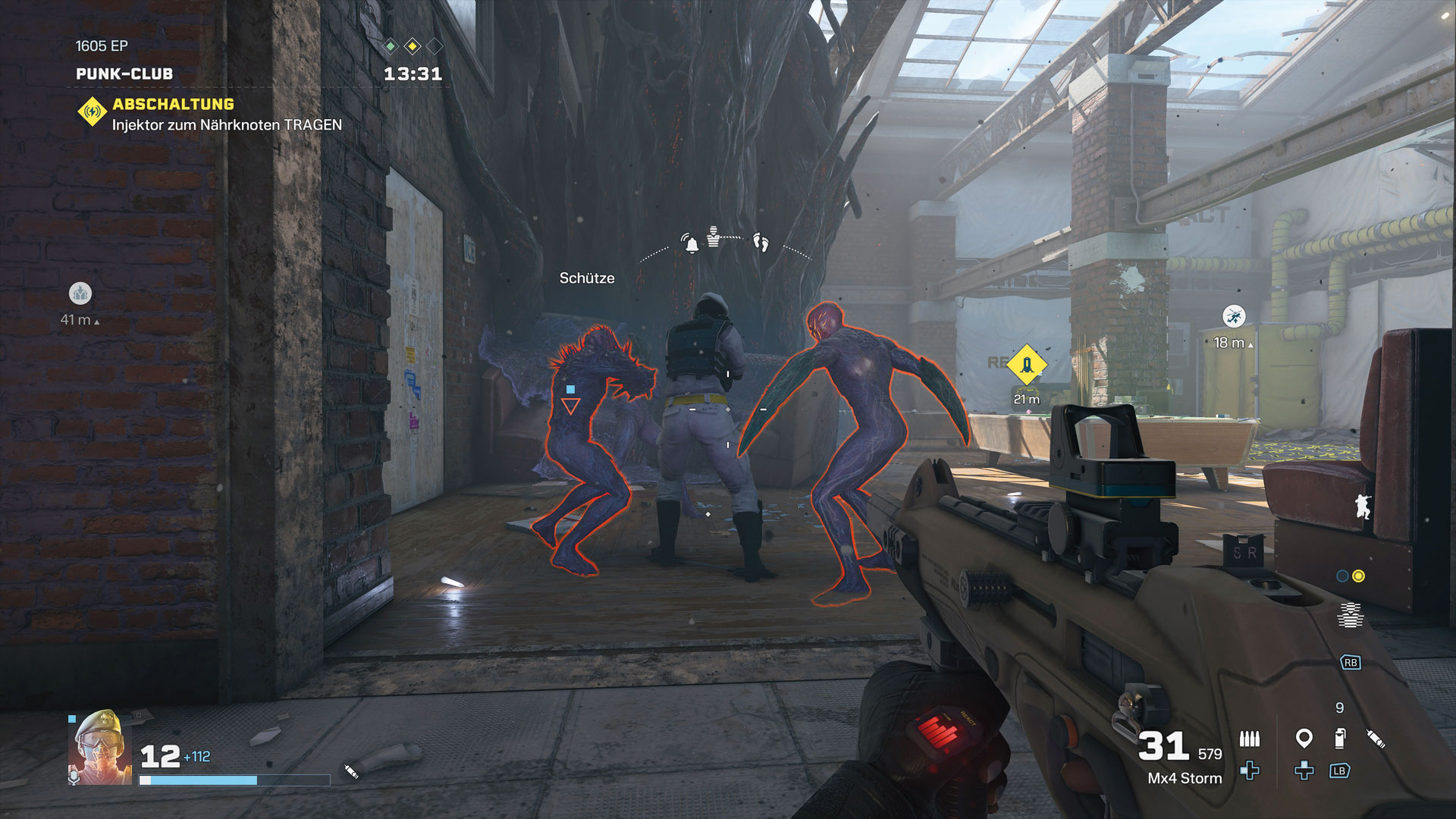Click the footsteps indicator icon
Image resolution: width=1456 pixels, height=819 pixels.
coord(761,243)
